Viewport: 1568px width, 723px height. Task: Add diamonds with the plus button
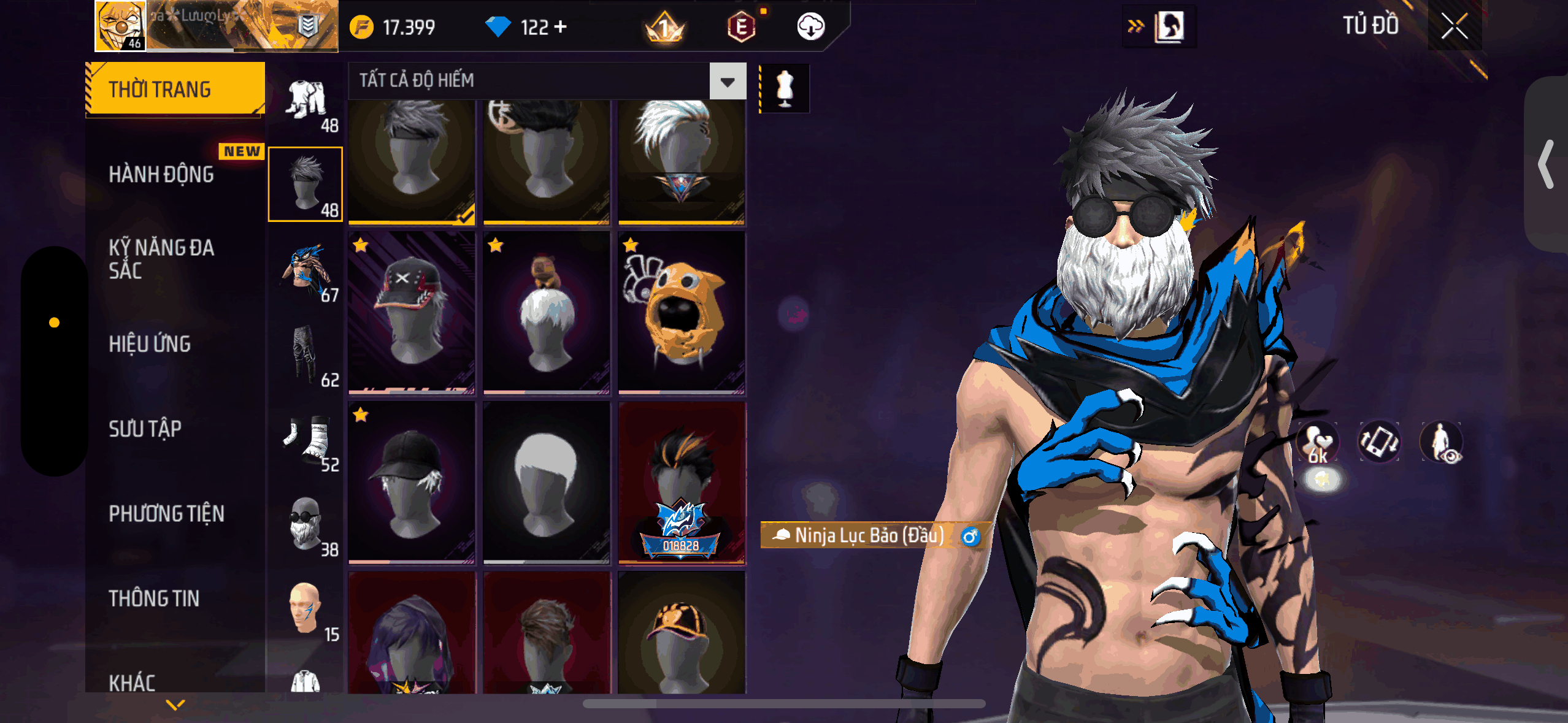click(x=560, y=27)
